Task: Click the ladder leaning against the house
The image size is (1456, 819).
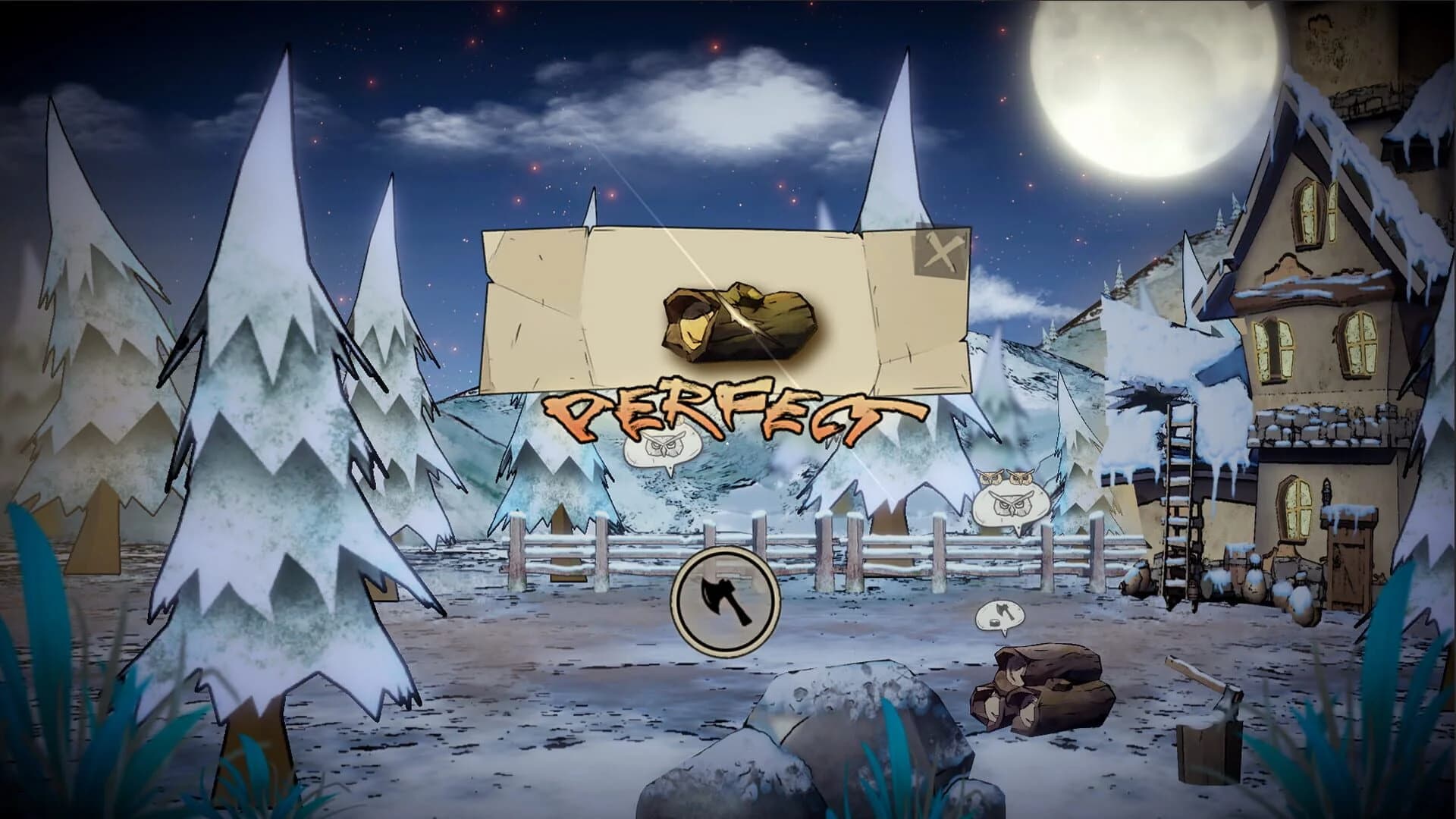Action: (x=1179, y=493)
